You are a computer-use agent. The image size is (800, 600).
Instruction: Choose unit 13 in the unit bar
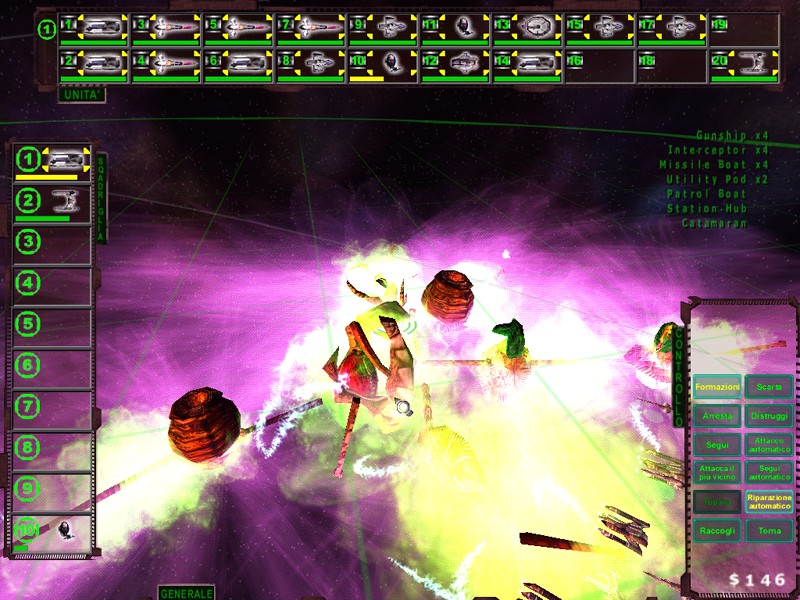click(526, 27)
